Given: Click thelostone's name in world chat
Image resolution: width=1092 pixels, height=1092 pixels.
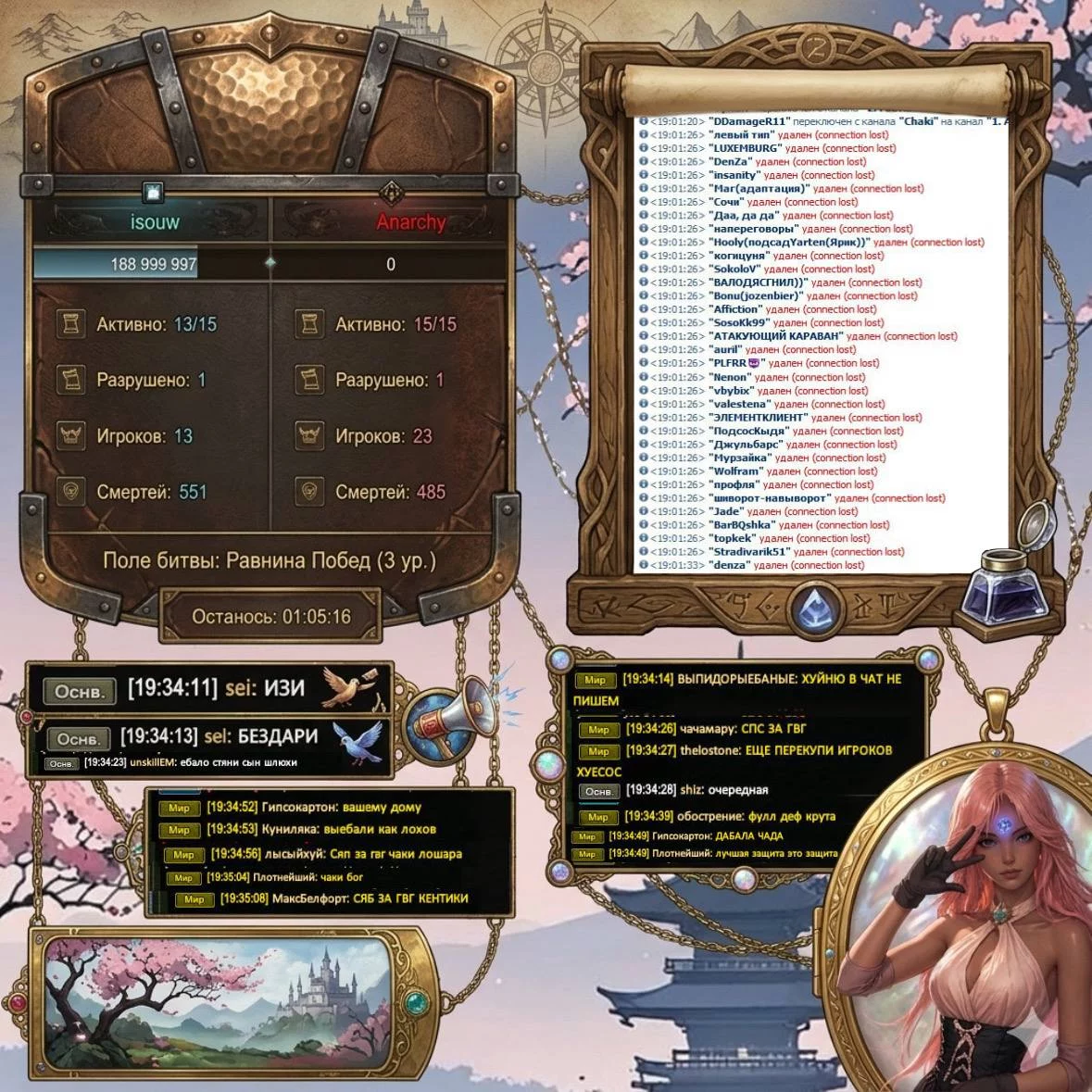Looking at the screenshot, I should click(709, 750).
